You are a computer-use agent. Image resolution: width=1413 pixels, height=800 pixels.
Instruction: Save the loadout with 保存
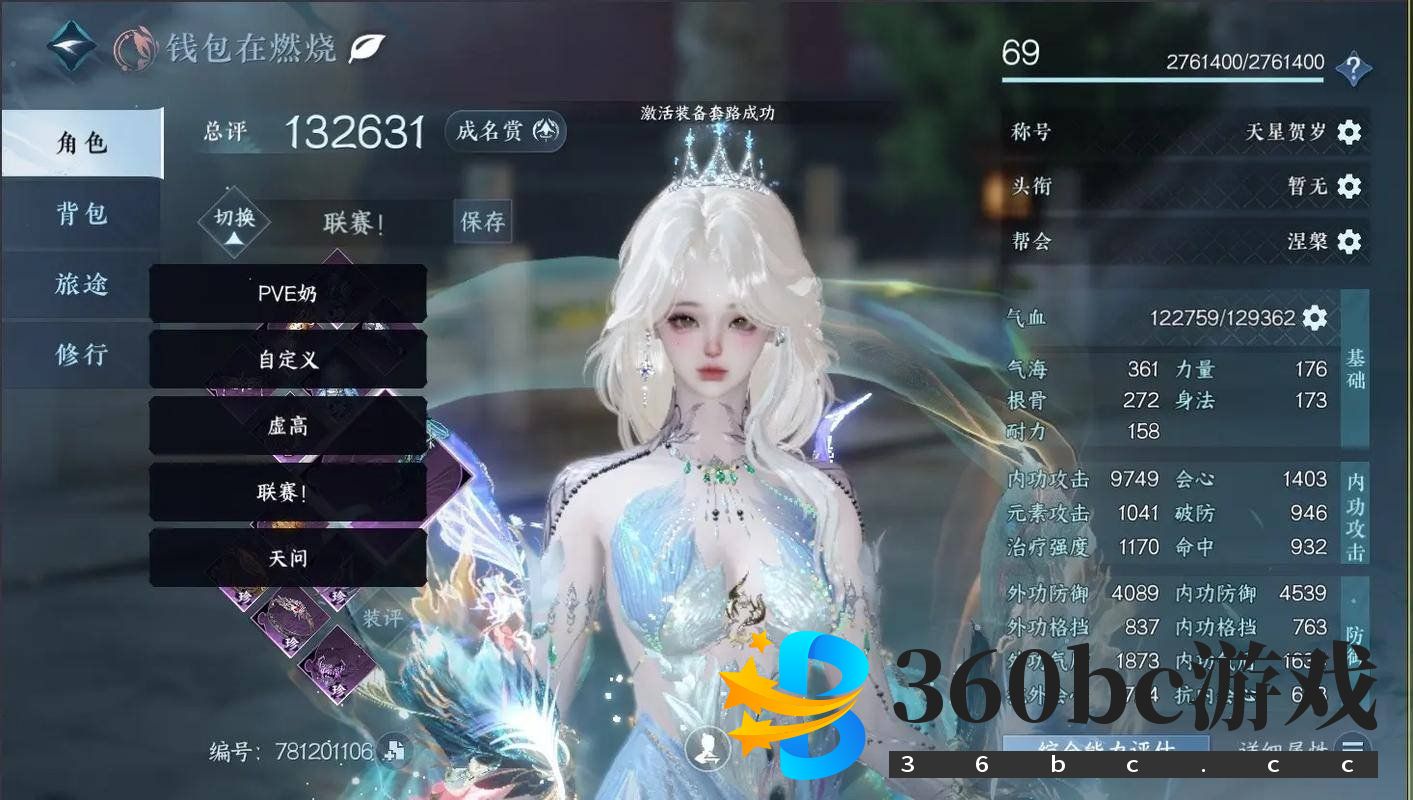tap(483, 222)
